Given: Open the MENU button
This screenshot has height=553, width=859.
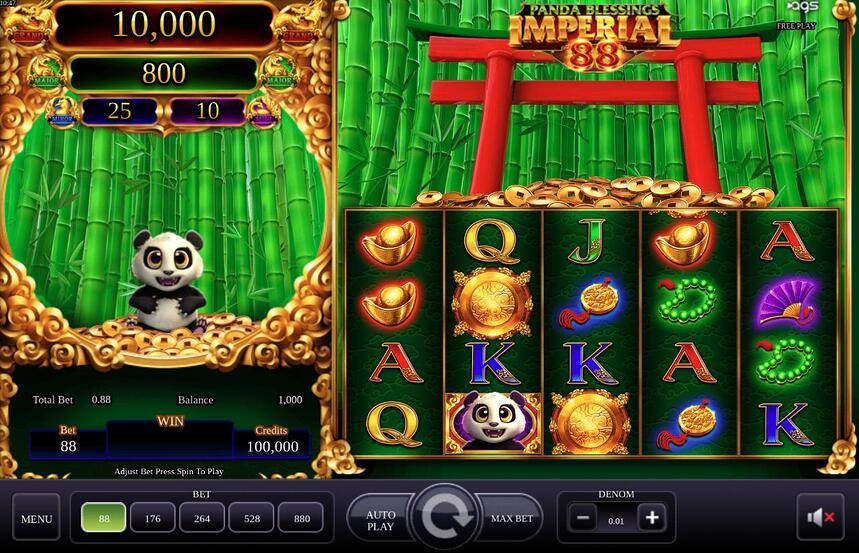Looking at the screenshot, I should pos(36,518).
